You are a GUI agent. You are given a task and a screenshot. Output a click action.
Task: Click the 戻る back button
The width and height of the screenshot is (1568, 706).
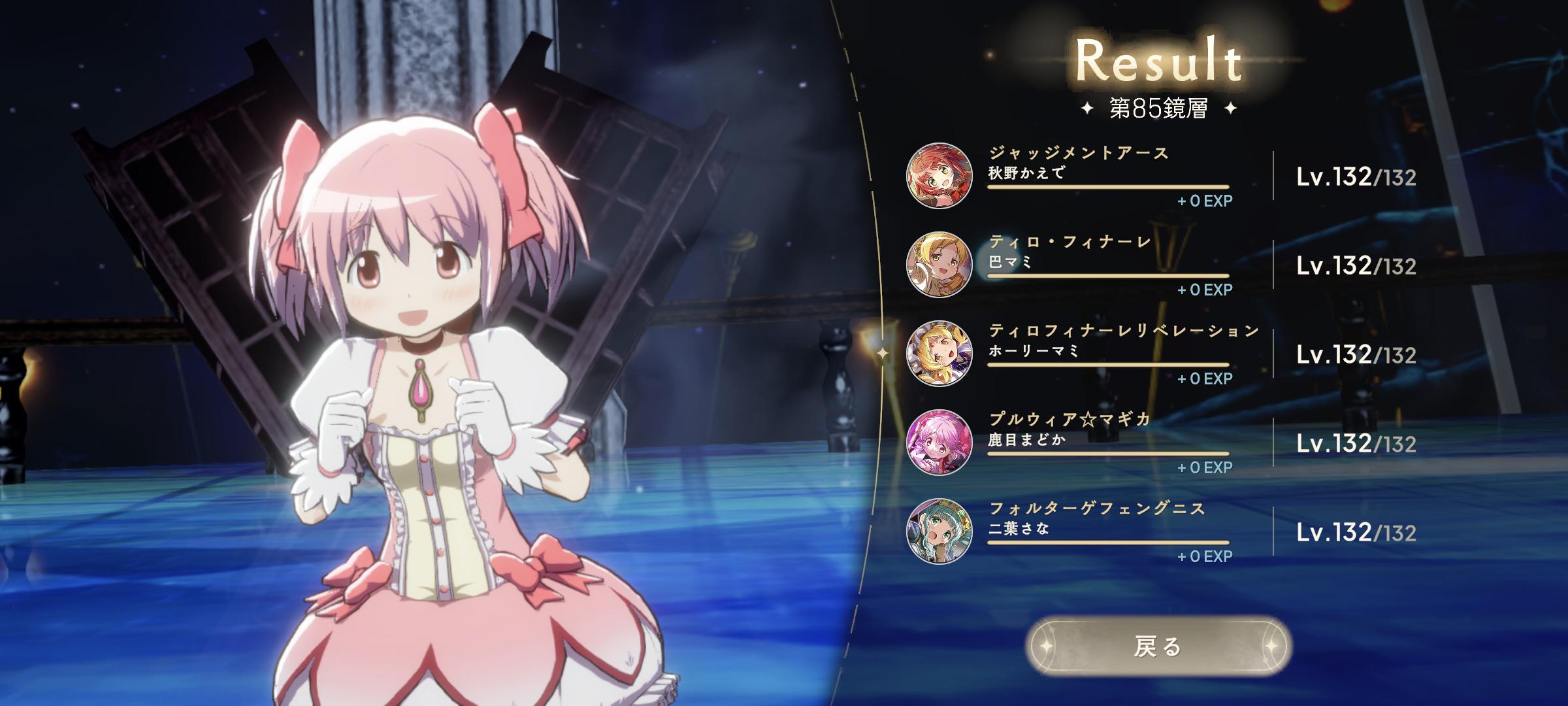point(1158,647)
